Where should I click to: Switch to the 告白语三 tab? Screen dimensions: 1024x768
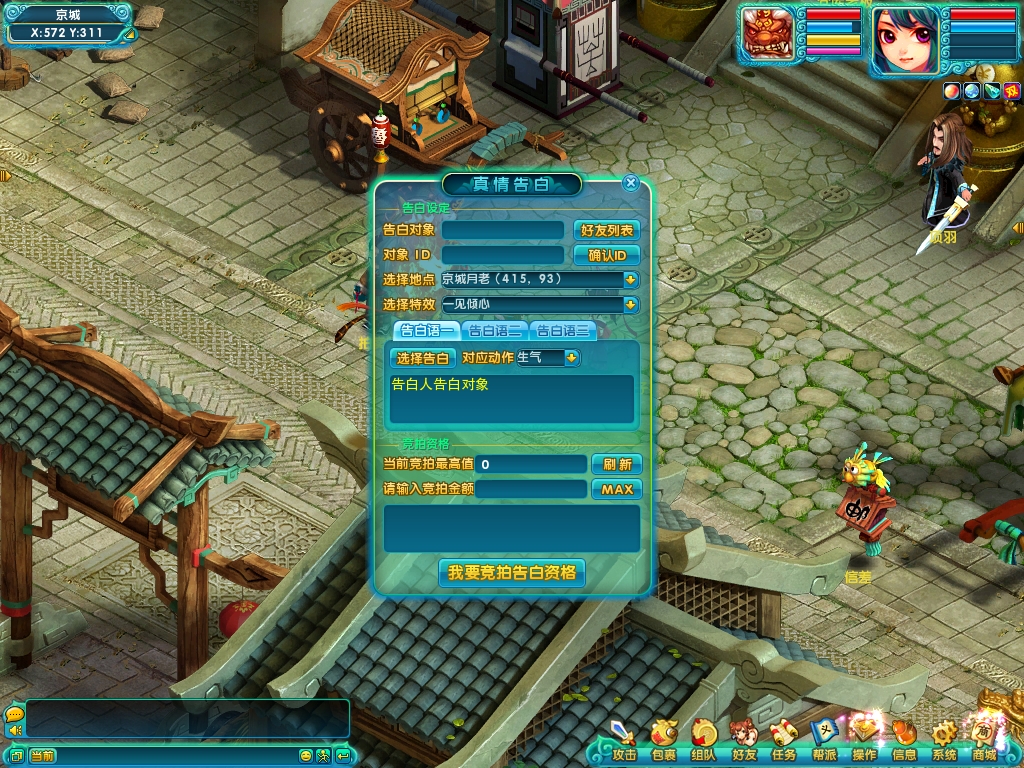tap(563, 331)
